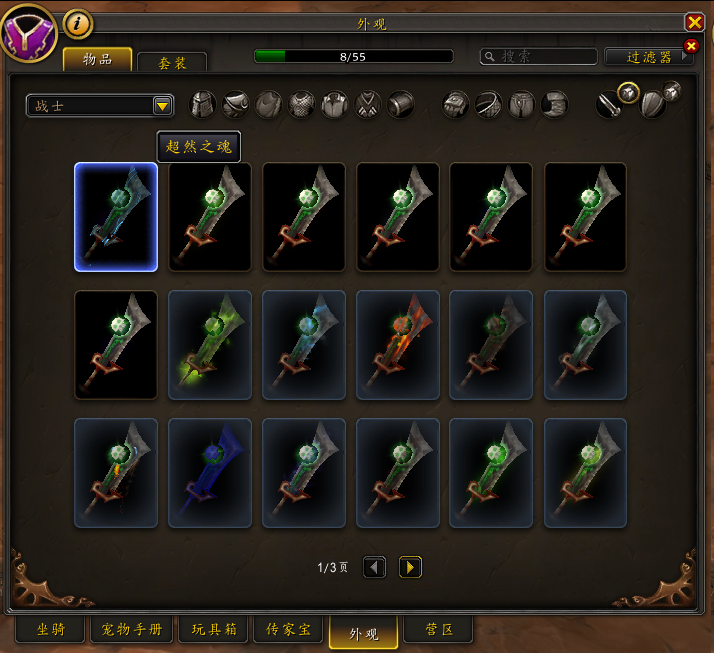View the 传家宝 heirlooms tab
Viewport: 714px width, 653px height.
coord(288,630)
